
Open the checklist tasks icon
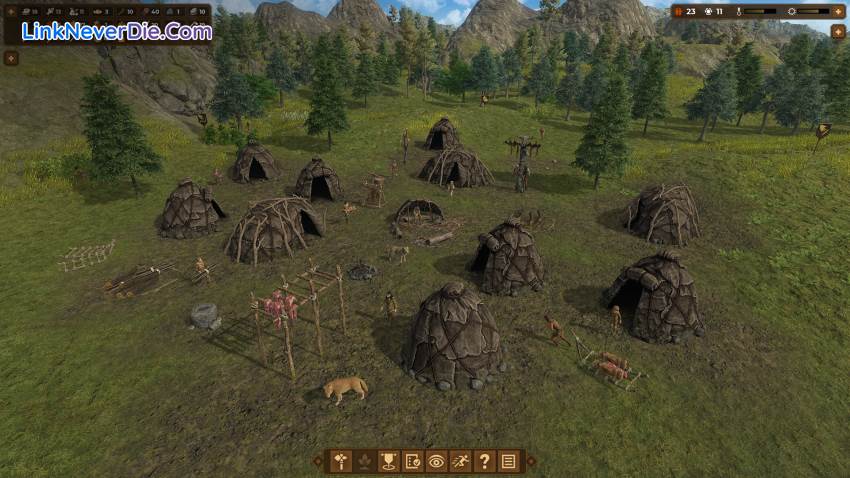413,461
